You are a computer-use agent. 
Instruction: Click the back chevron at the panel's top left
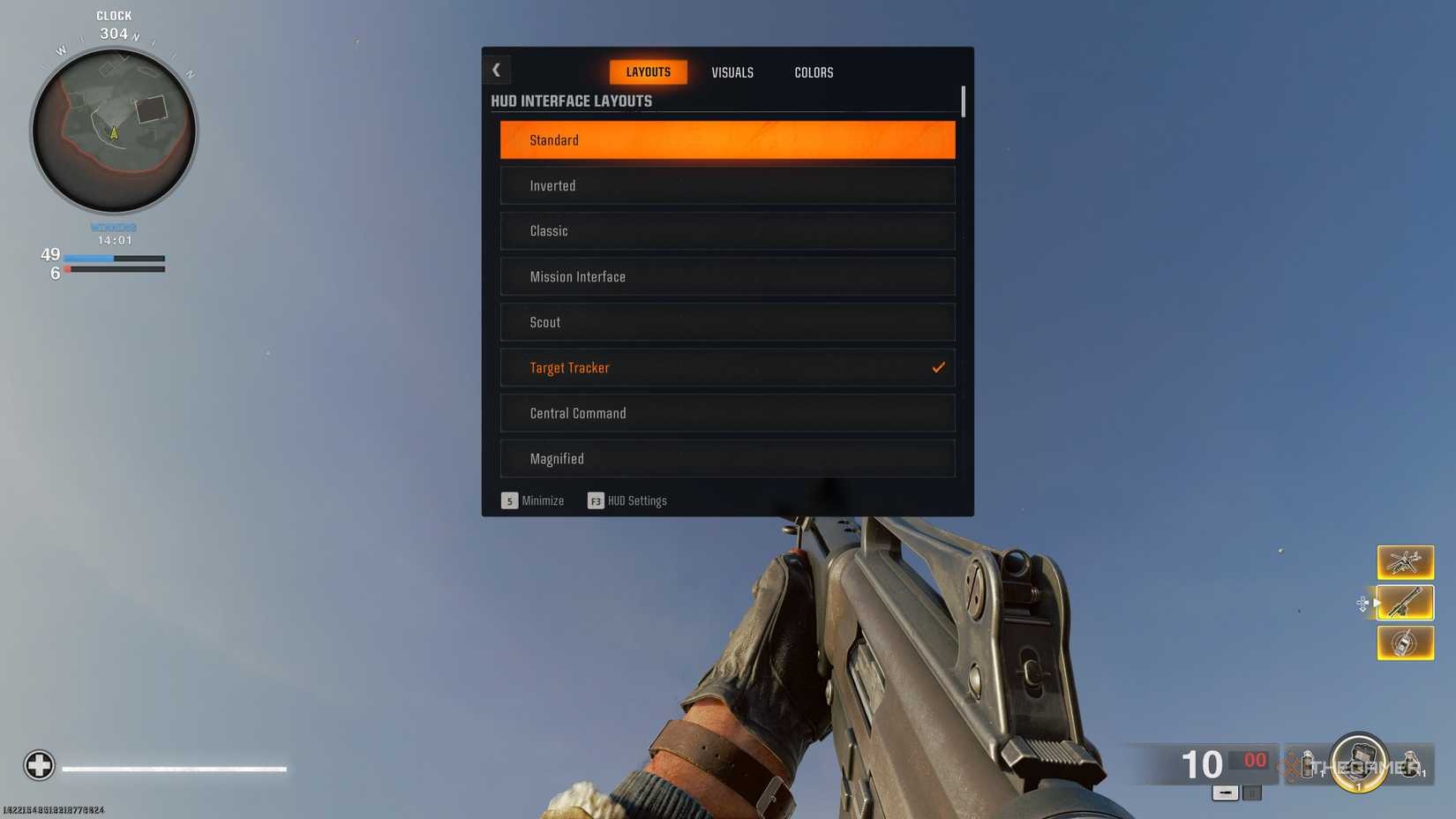(497, 69)
